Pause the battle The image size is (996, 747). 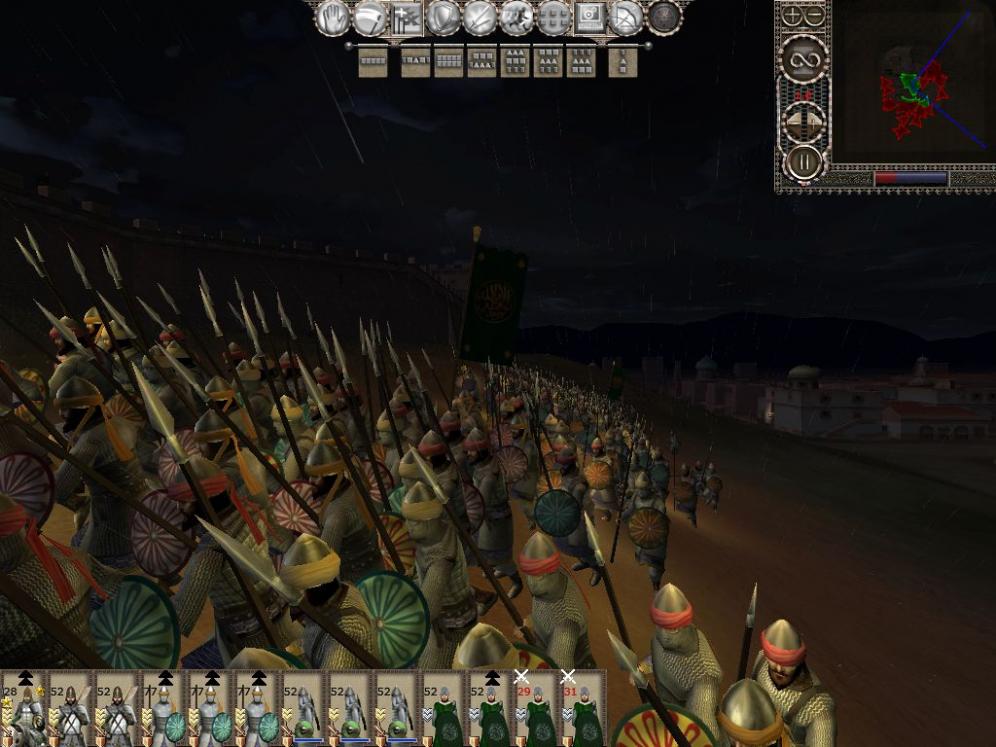click(x=803, y=161)
